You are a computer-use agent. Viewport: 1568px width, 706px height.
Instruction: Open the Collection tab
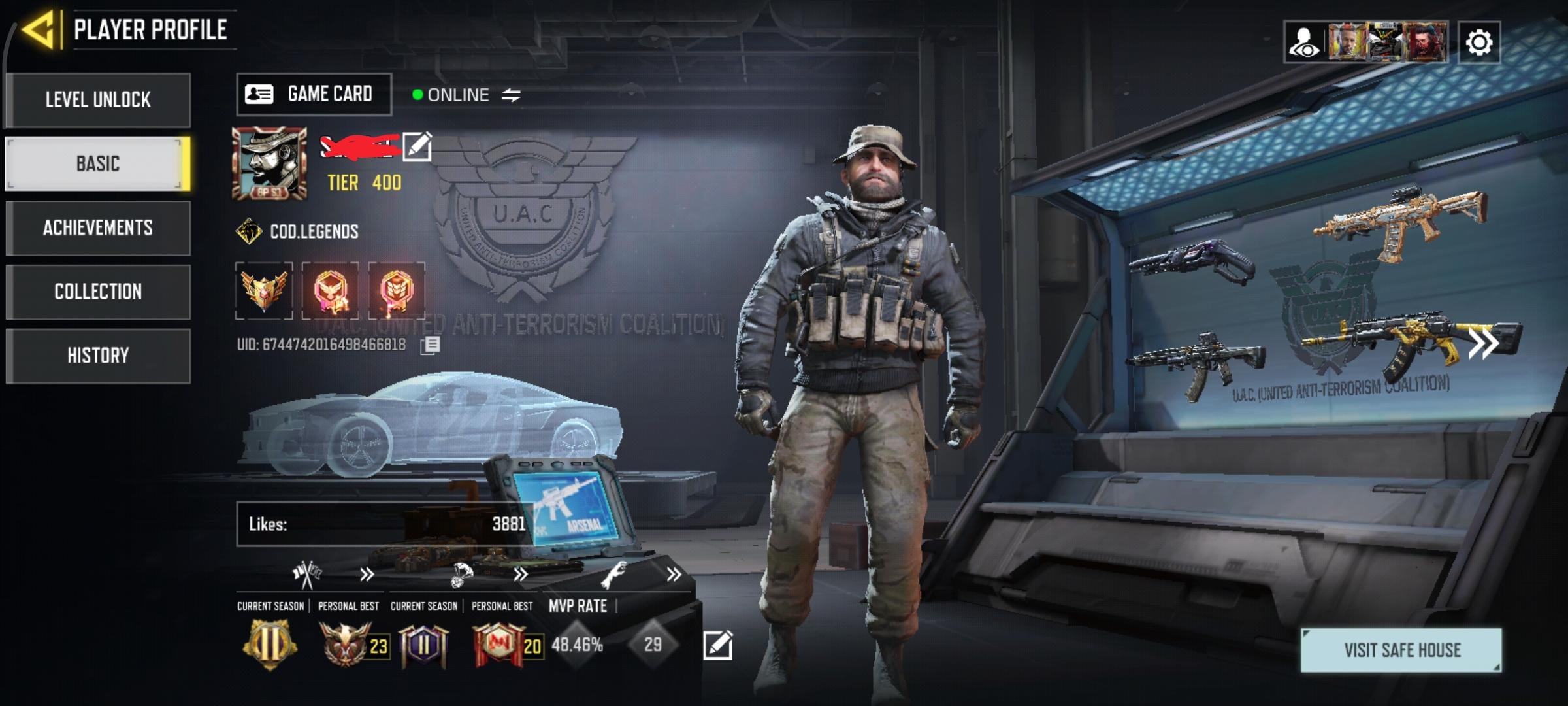tap(98, 292)
